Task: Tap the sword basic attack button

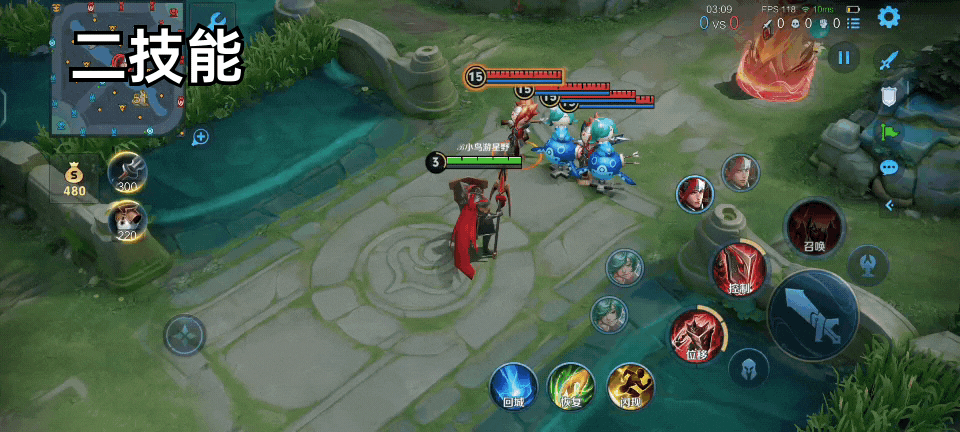Action: point(812,314)
